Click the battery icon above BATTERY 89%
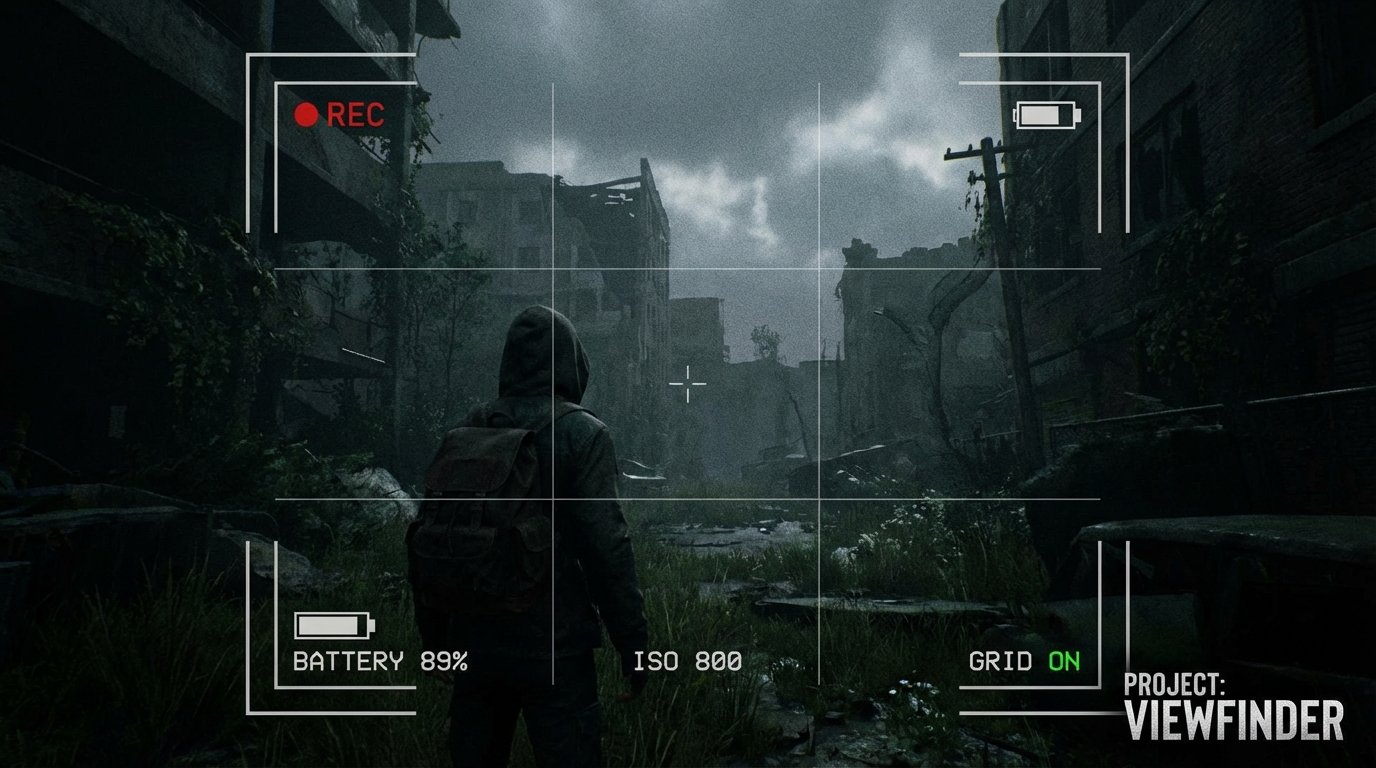The height and width of the screenshot is (768, 1376). 336,626
